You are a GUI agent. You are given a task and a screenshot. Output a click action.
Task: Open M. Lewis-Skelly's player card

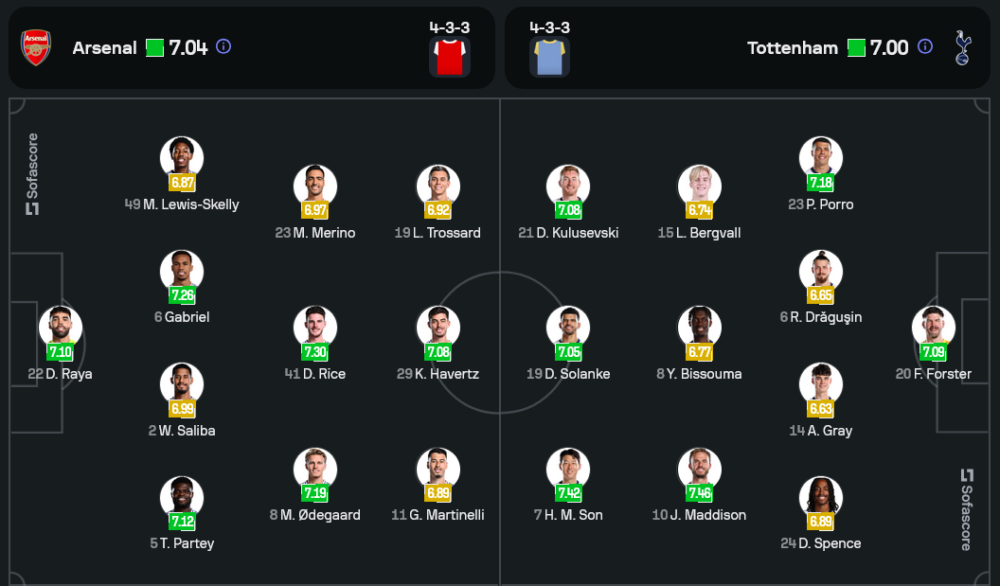tap(182, 158)
